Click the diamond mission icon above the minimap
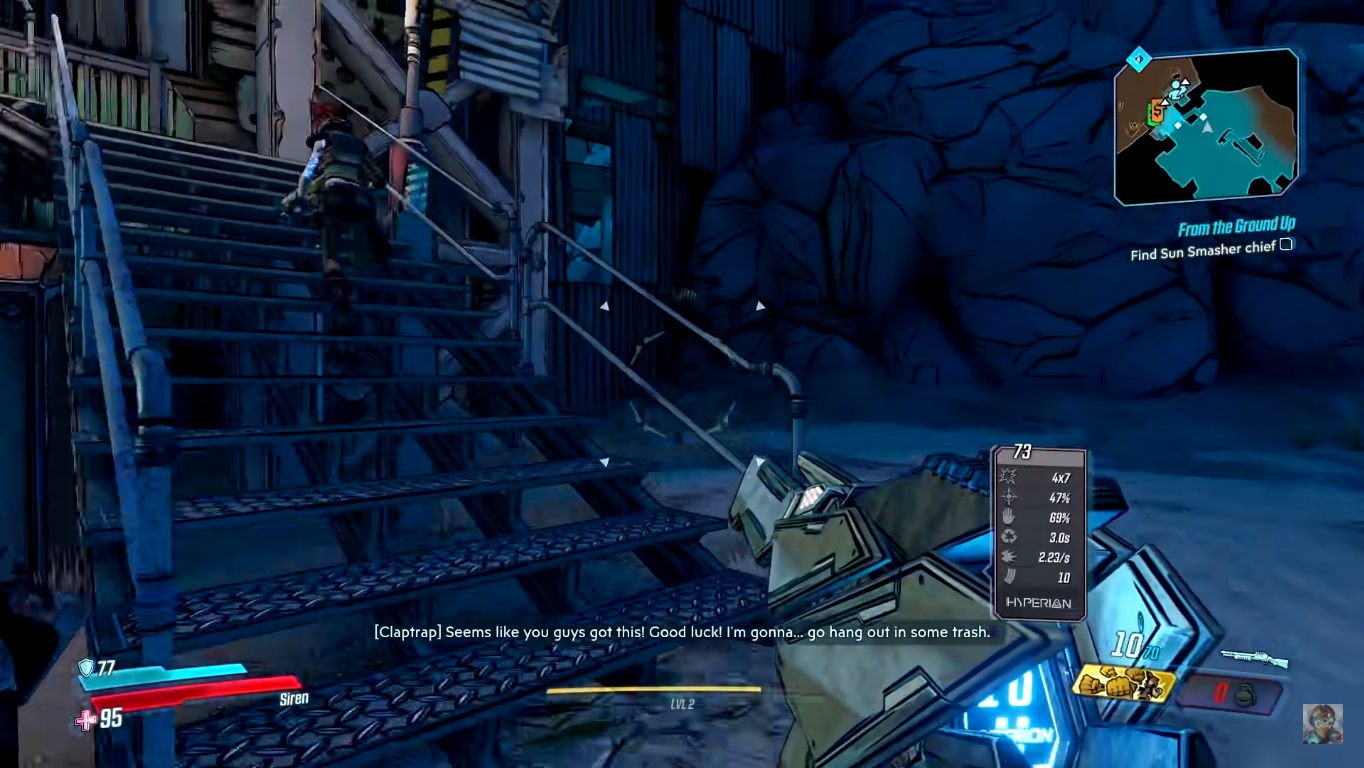1364x768 pixels. (1137, 60)
